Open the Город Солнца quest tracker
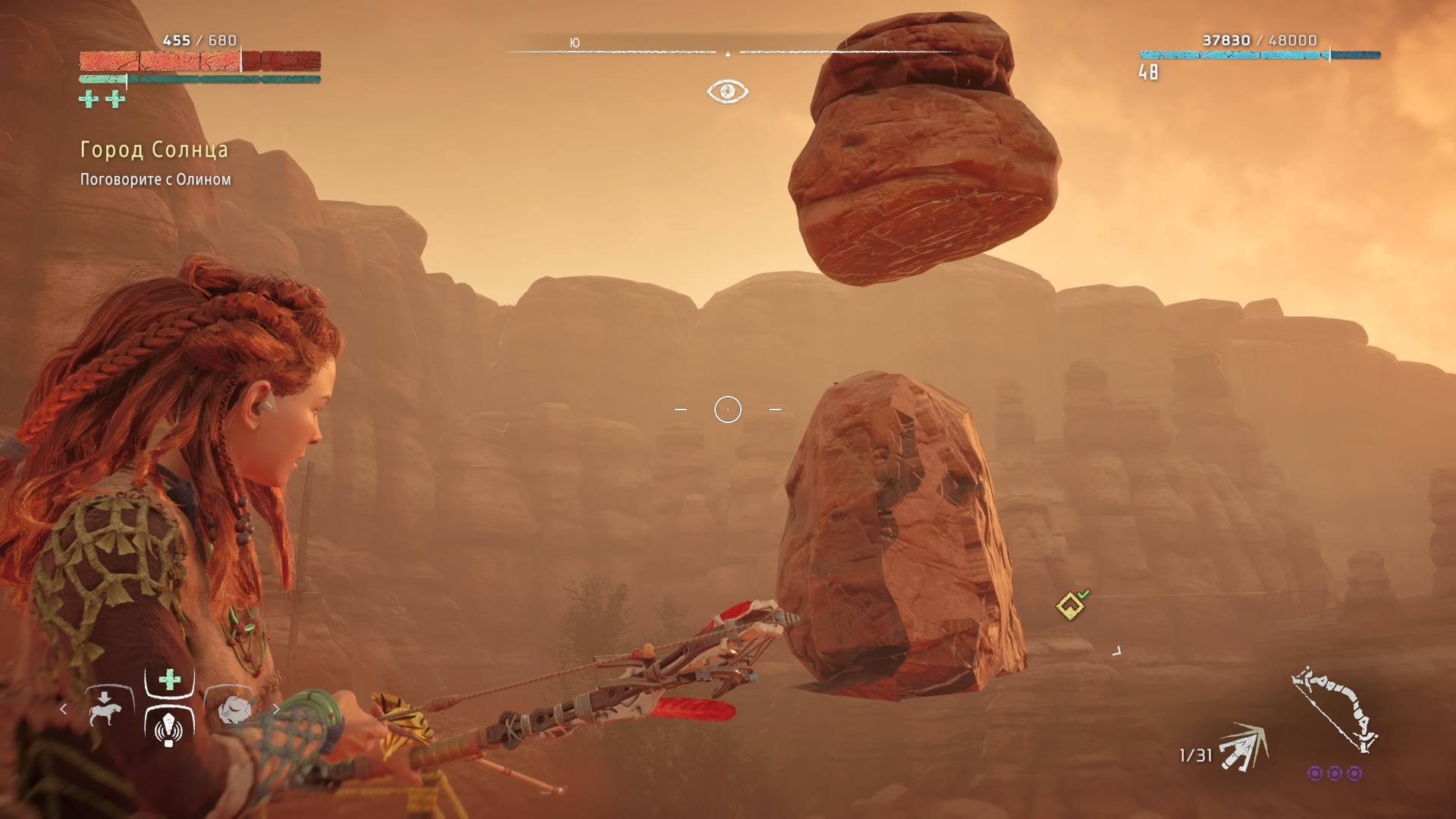 (x=154, y=150)
